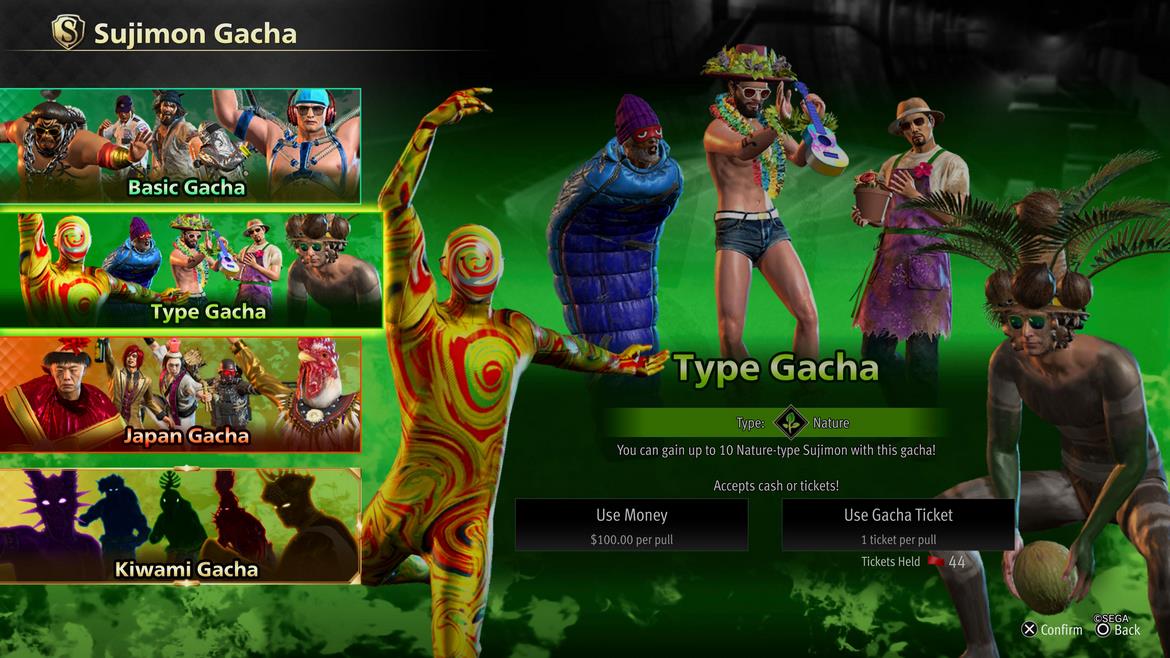Pull with the Use Gacha Ticket button

(898, 525)
